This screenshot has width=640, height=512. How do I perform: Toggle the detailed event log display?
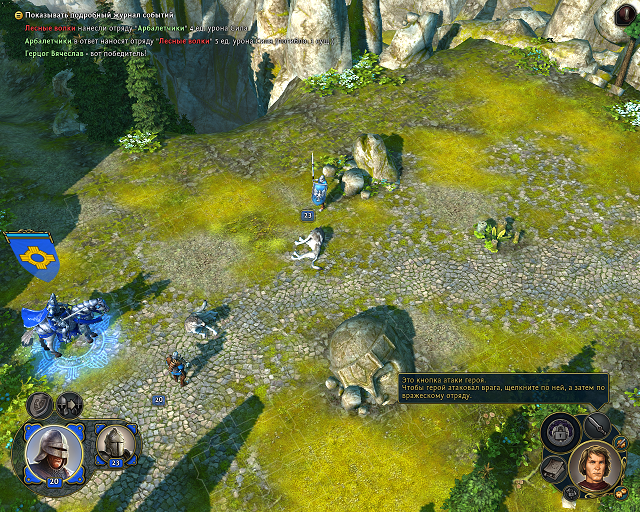coord(19,16)
